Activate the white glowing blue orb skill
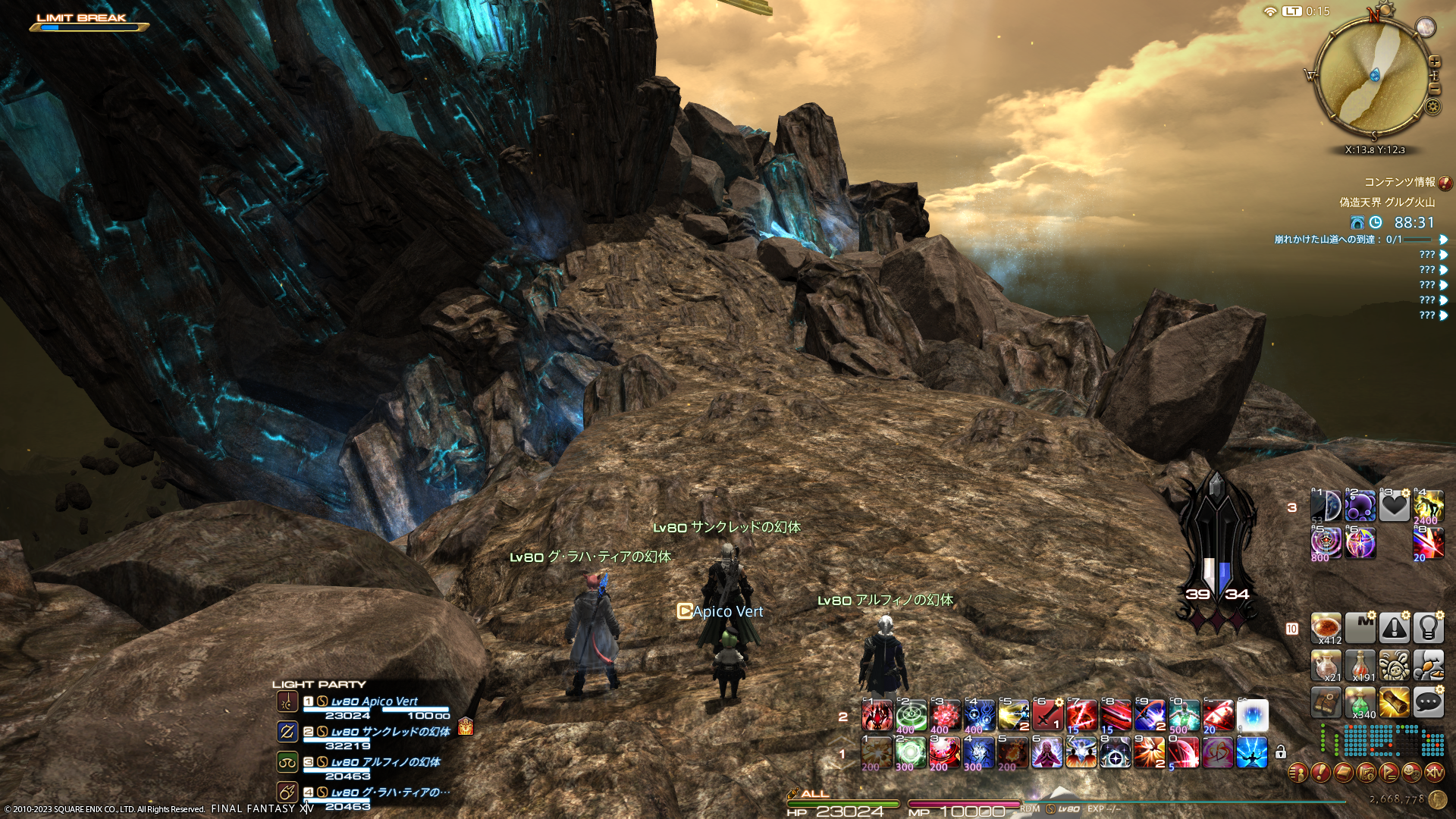This screenshot has width=1456, height=819. tap(1252, 716)
